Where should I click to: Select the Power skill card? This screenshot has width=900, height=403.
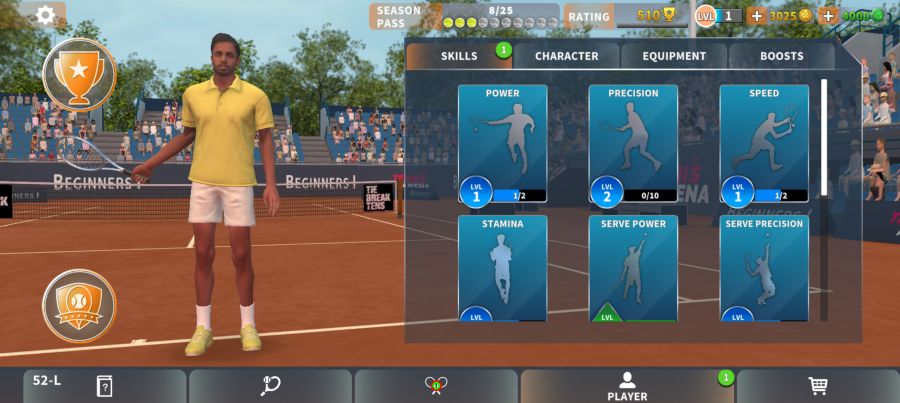(x=502, y=143)
